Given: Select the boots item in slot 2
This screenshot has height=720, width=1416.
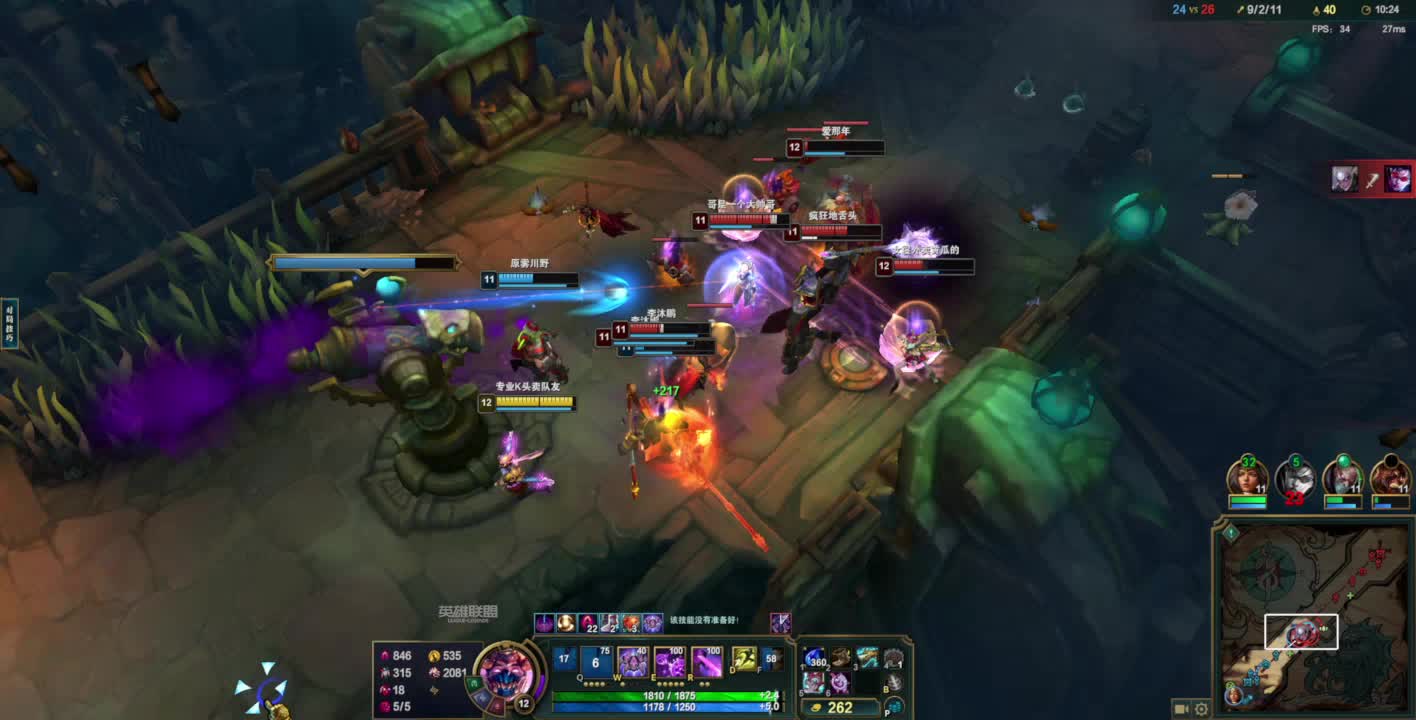Looking at the screenshot, I should pos(841,658).
